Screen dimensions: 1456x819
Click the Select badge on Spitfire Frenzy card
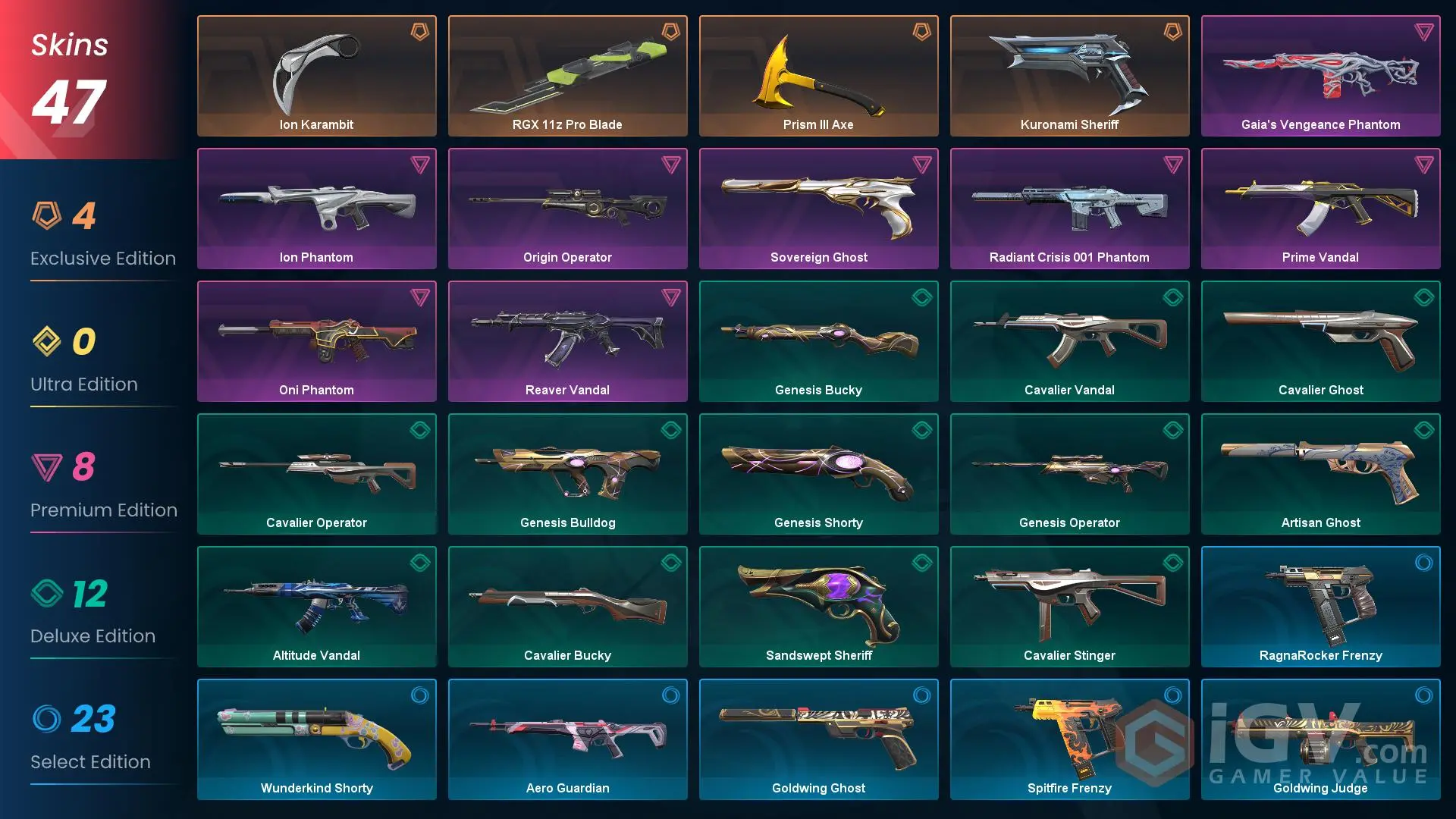point(1172,695)
